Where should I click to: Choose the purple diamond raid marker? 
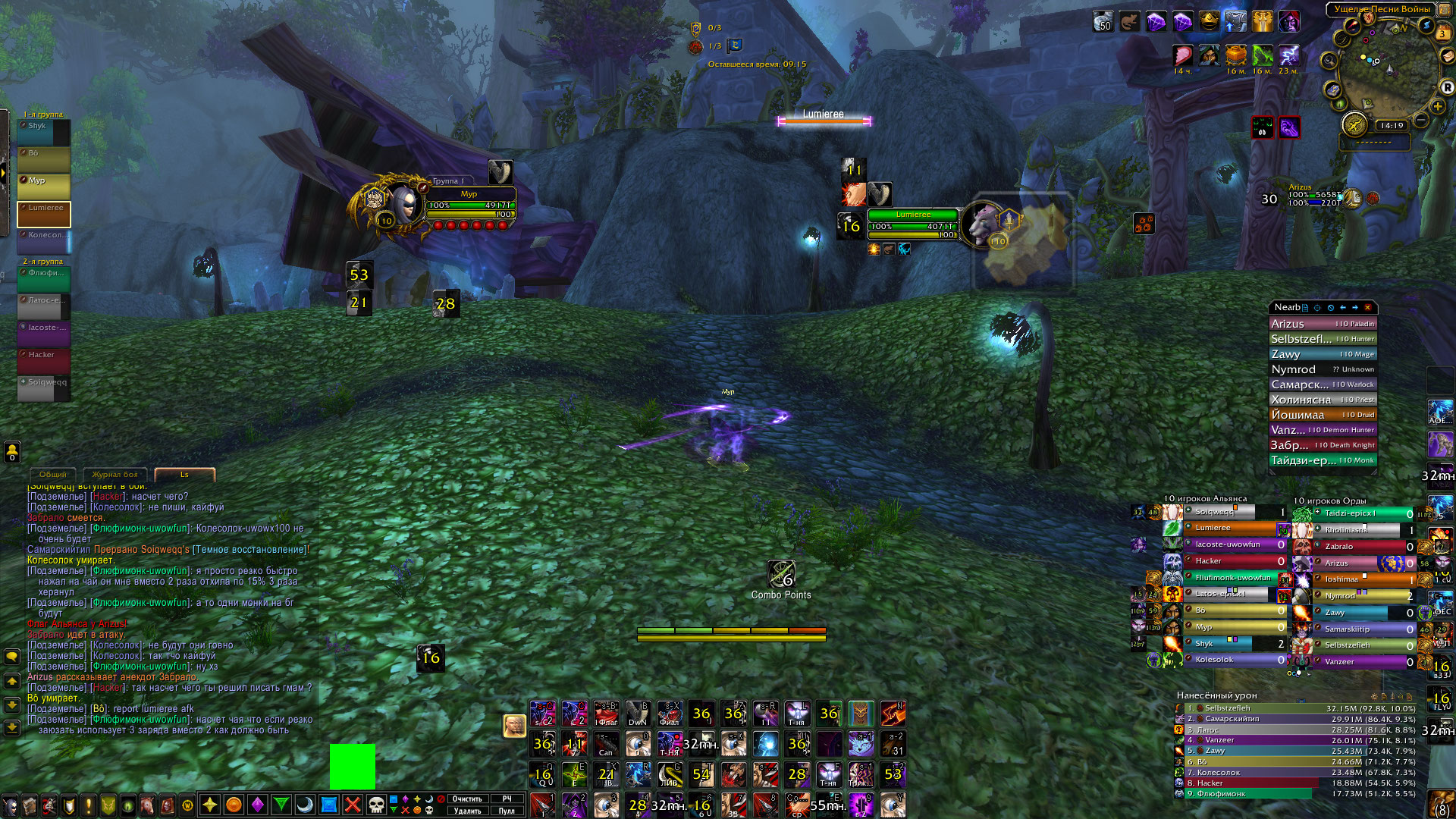tap(258, 805)
